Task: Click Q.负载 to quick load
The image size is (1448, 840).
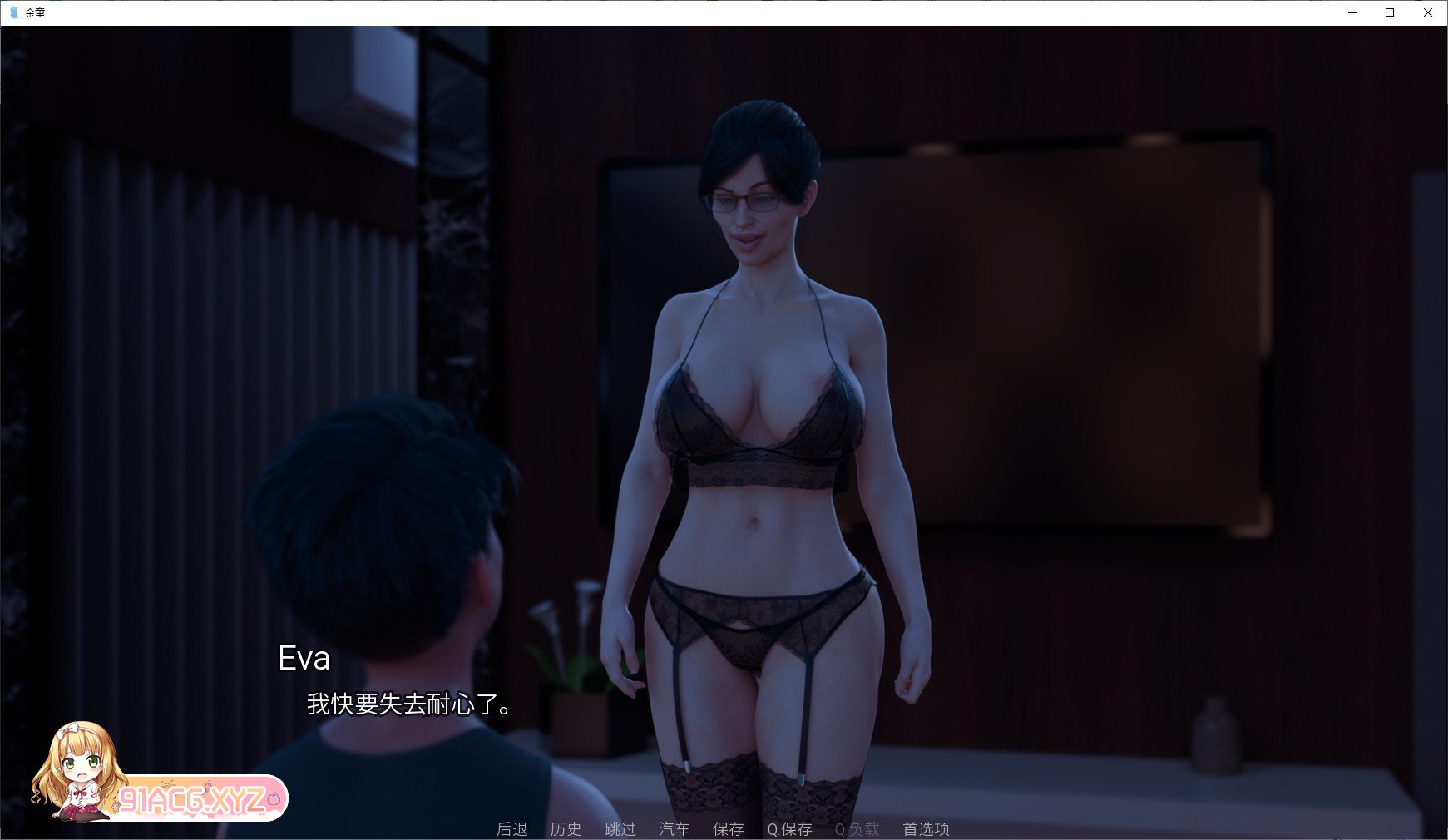Action: (x=857, y=829)
